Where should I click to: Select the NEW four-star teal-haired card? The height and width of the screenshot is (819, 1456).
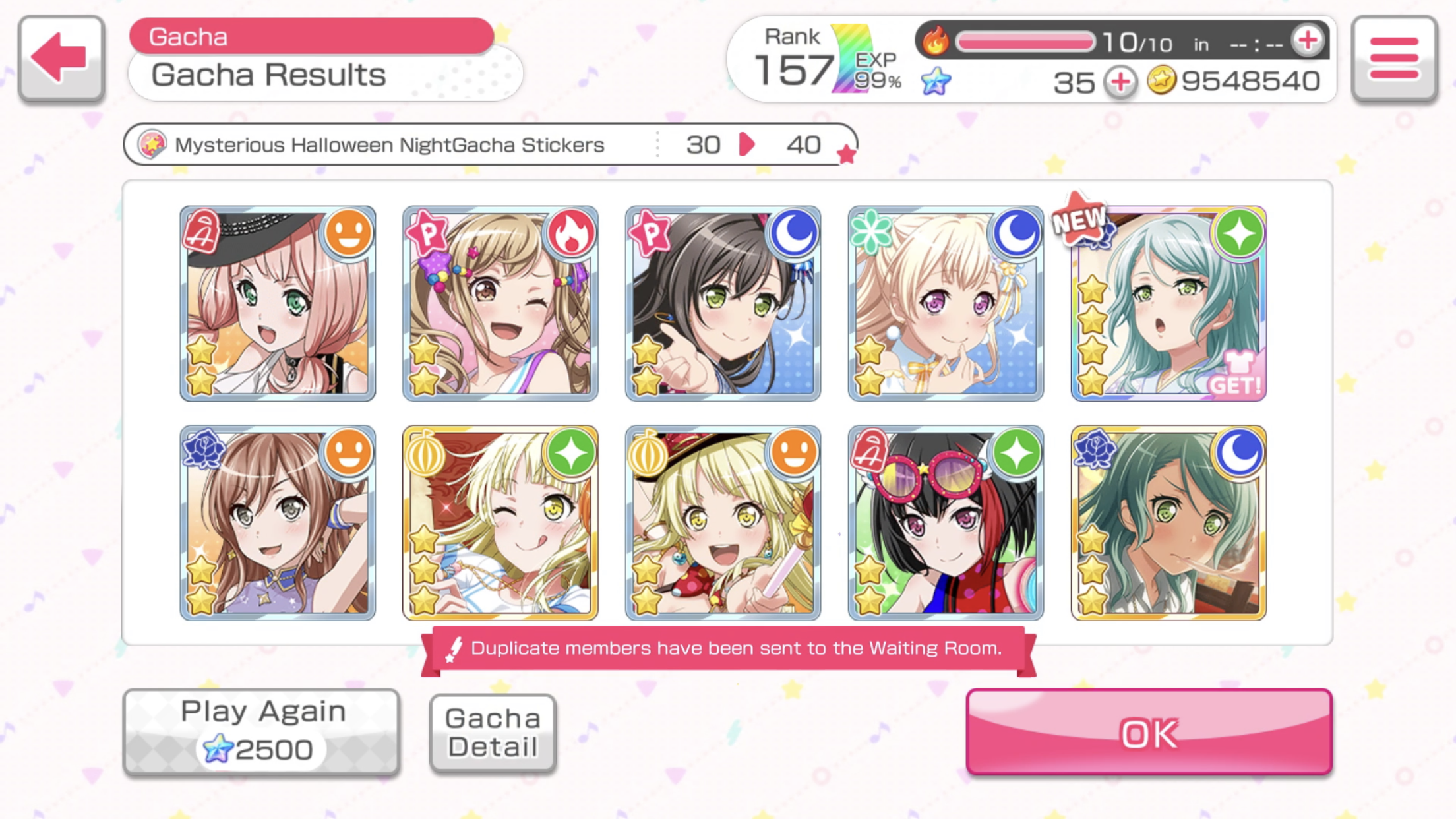click(1168, 303)
